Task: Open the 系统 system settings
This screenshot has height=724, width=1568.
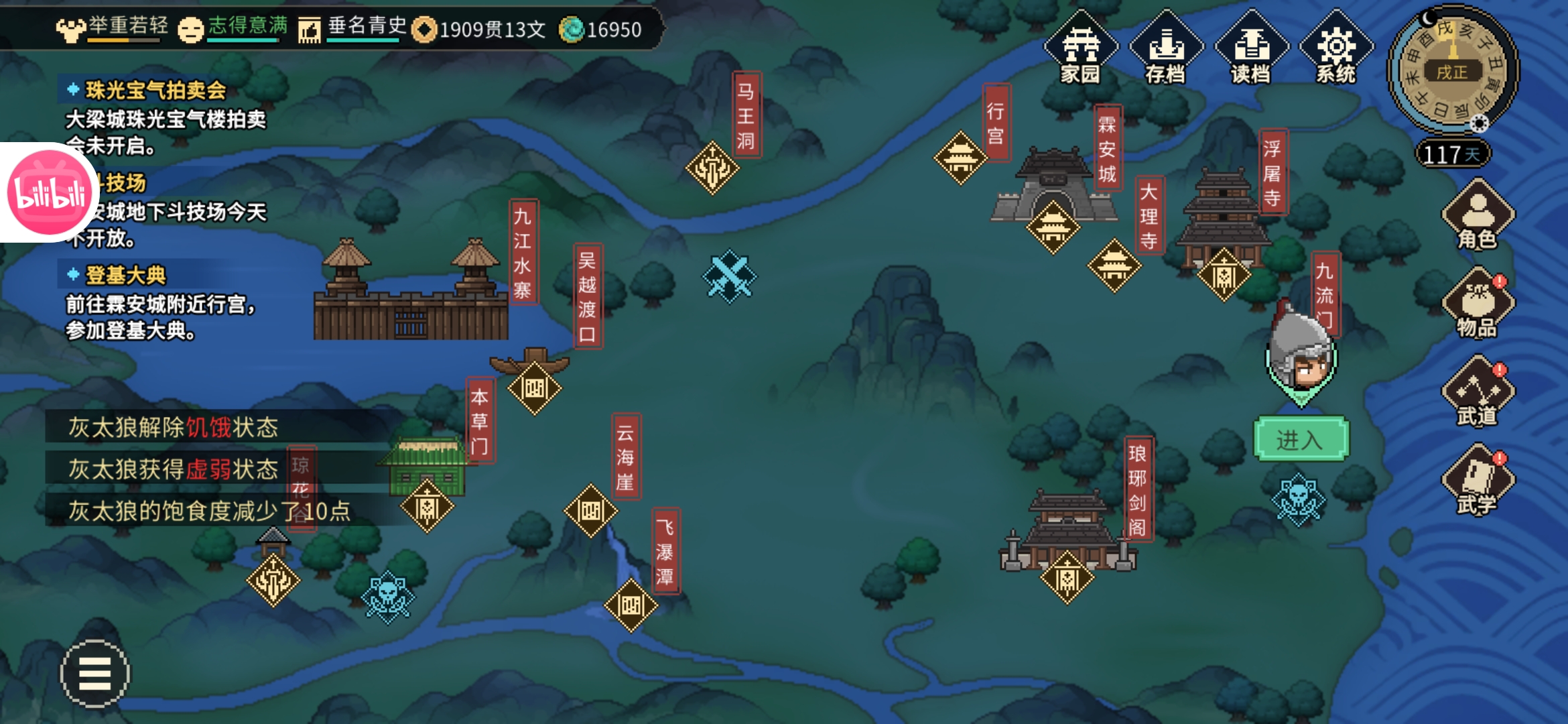Action: (x=1336, y=48)
